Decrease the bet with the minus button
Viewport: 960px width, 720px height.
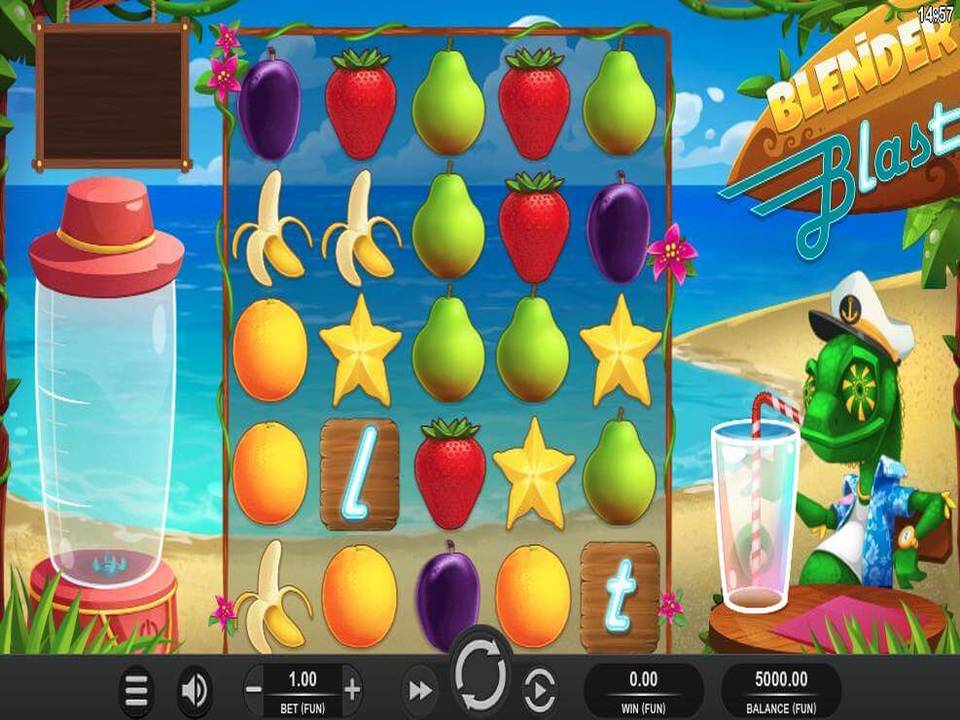tap(254, 689)
